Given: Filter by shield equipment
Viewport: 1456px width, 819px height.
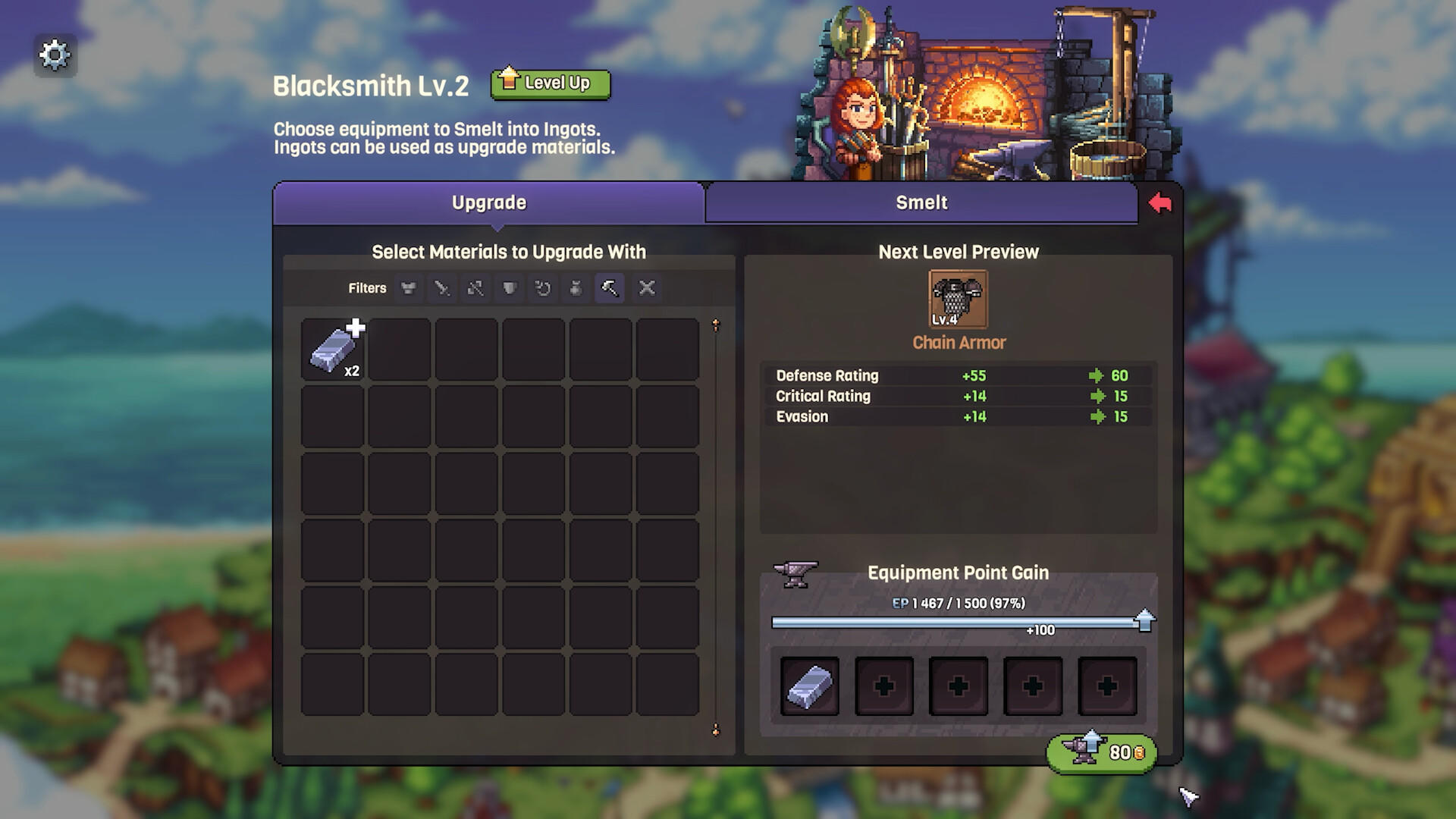Looking at the screenshot, I should 508,288.
